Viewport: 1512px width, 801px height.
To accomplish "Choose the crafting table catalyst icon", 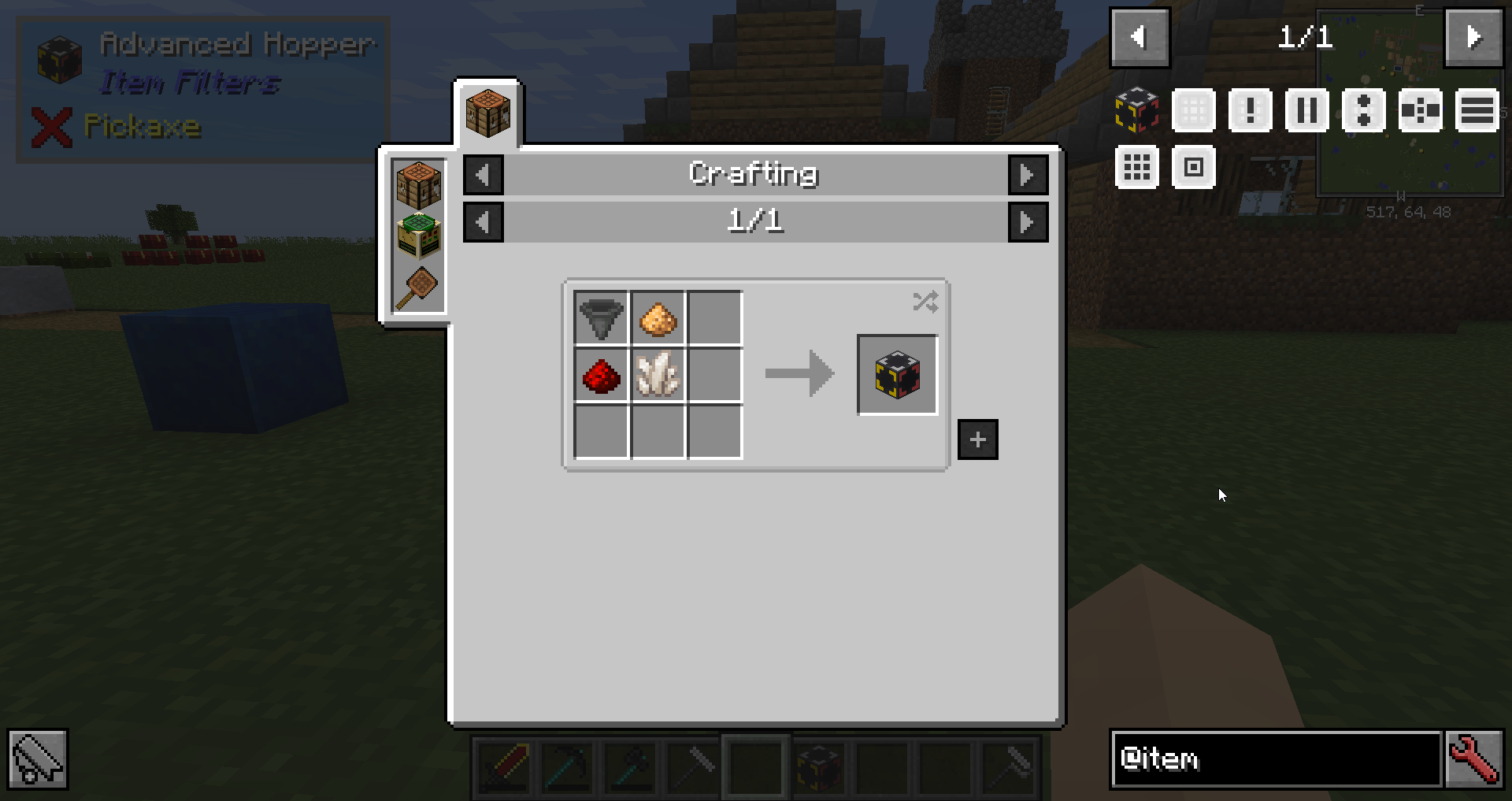I will click(418, 185).
